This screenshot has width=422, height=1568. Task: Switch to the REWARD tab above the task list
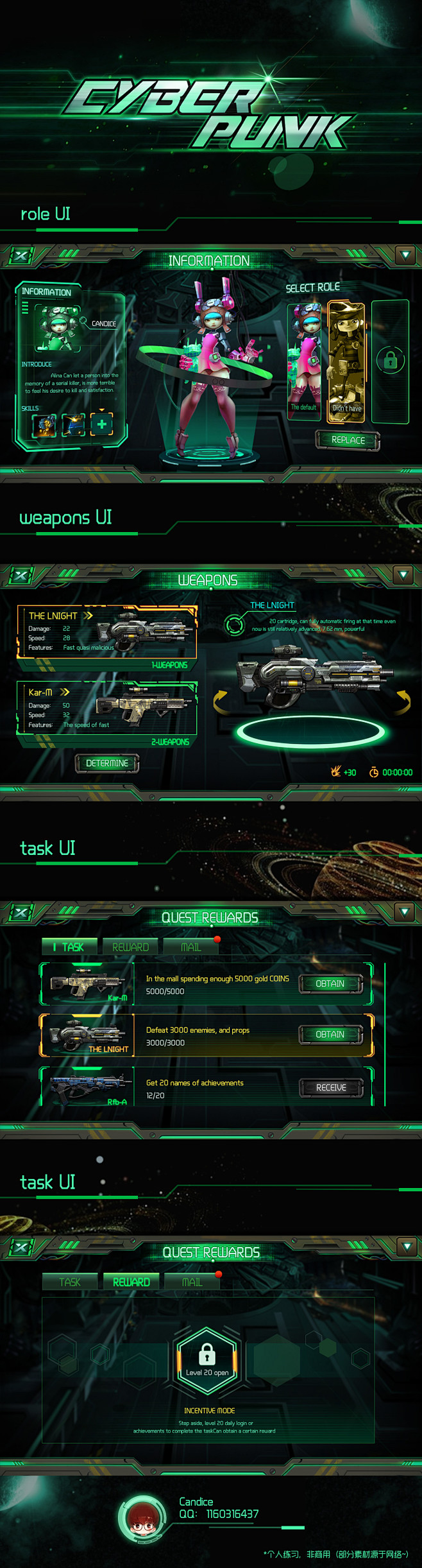131,947
